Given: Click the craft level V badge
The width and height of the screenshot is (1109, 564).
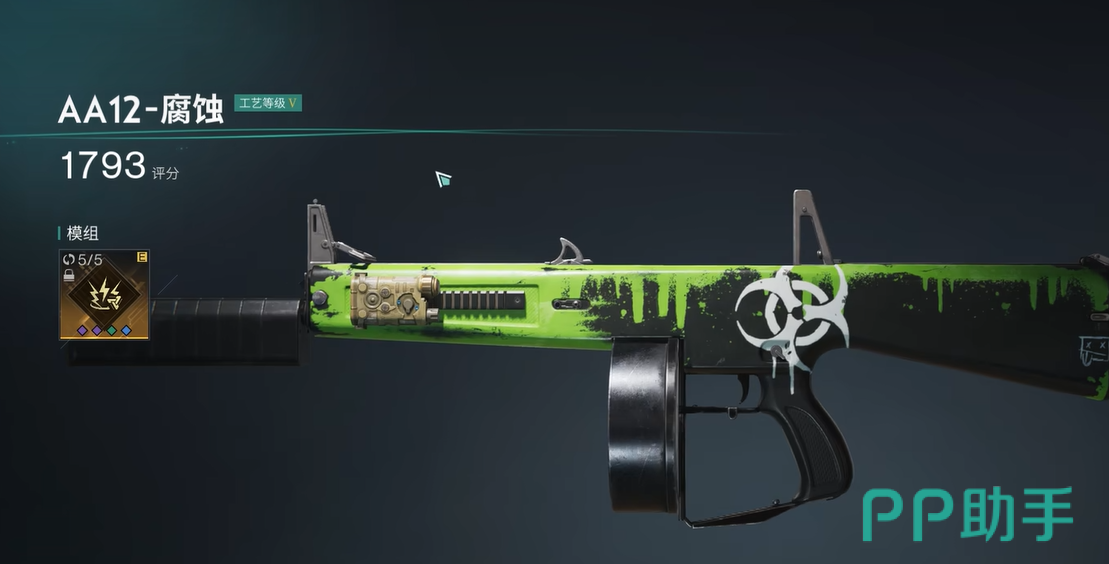Looking at the screenshot, I should tap(268, 103).
